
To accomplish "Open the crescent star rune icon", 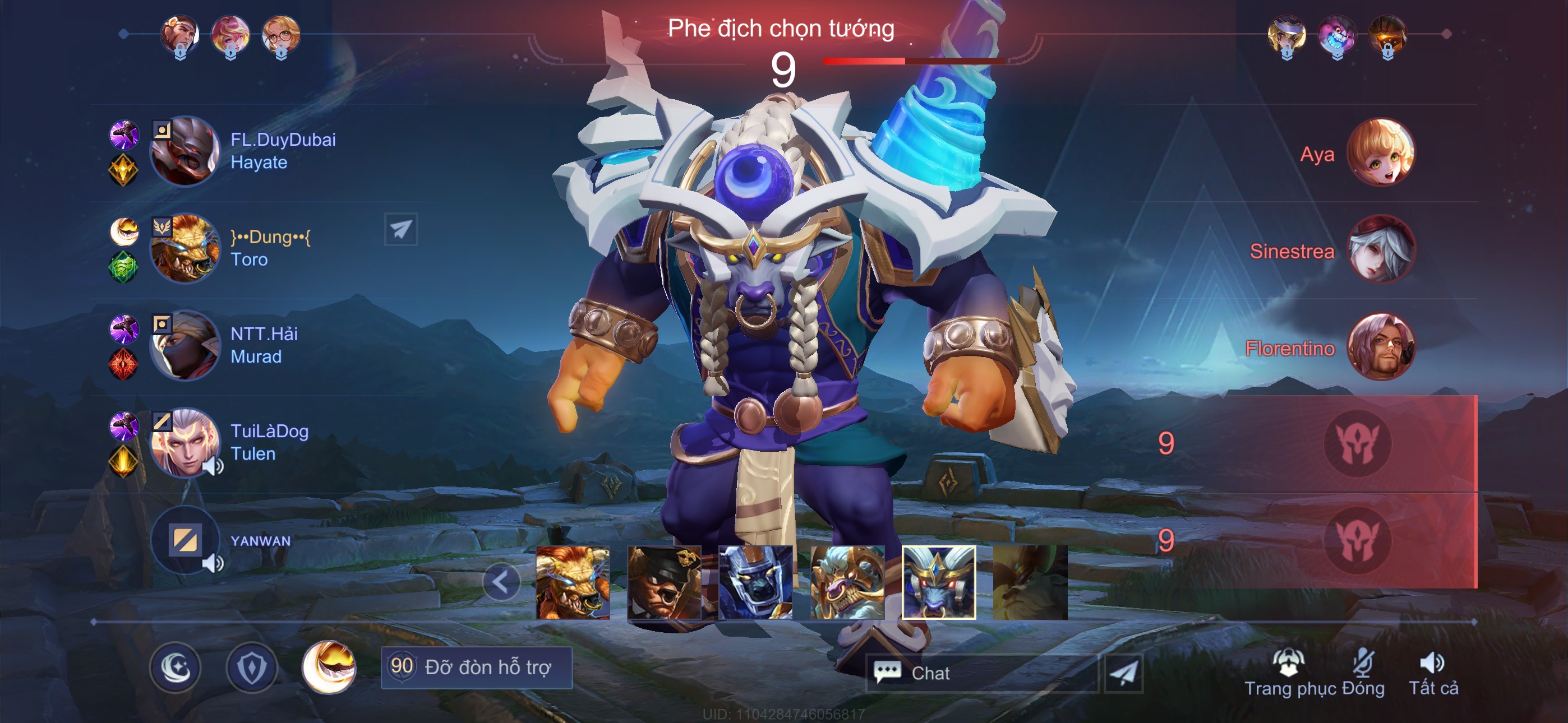I will point(176,668).
